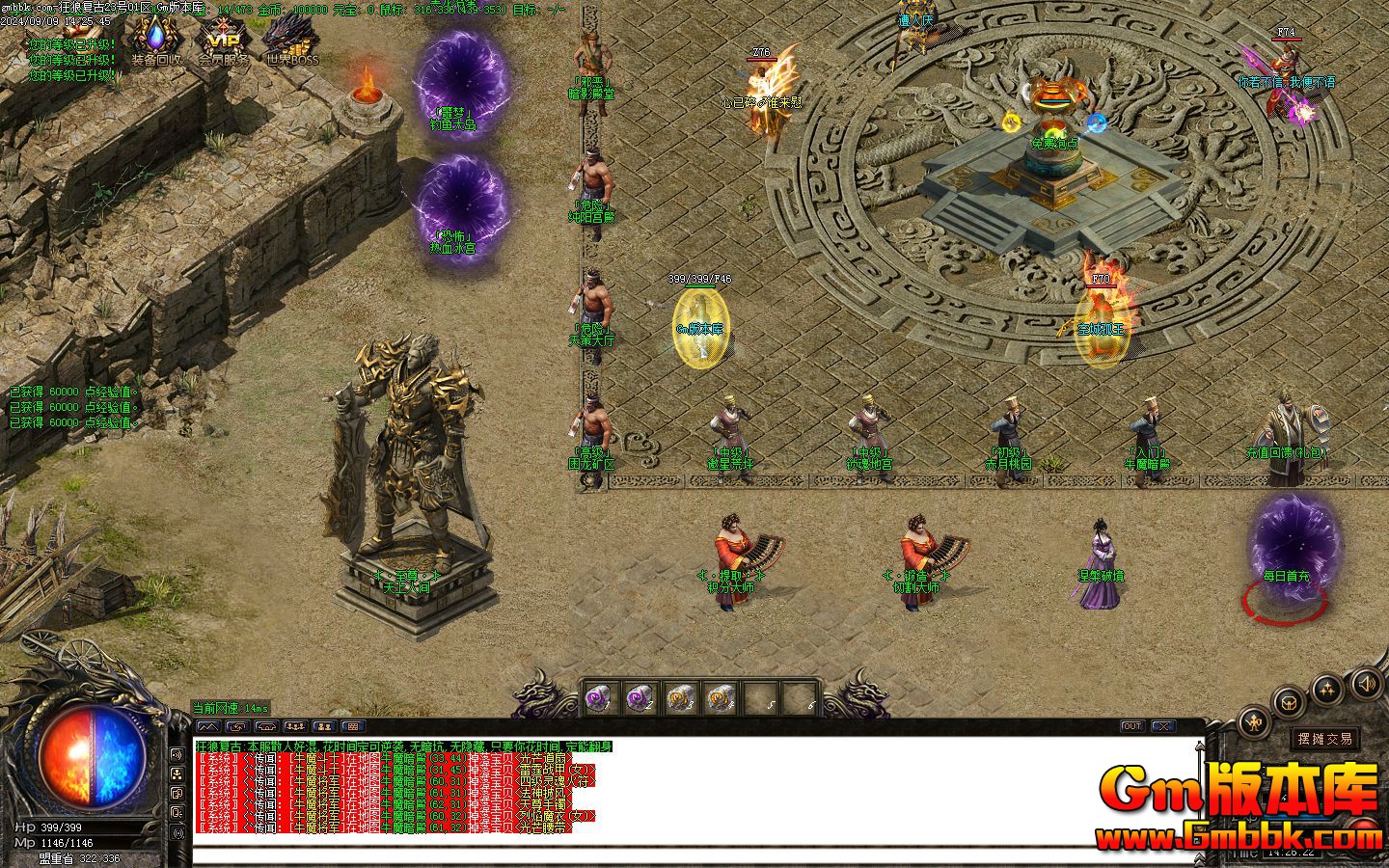This screenshot has height=868, width=1389.
Task: Click the 摆摊交易 stall trade button
Action: [x=1325, y=739]
